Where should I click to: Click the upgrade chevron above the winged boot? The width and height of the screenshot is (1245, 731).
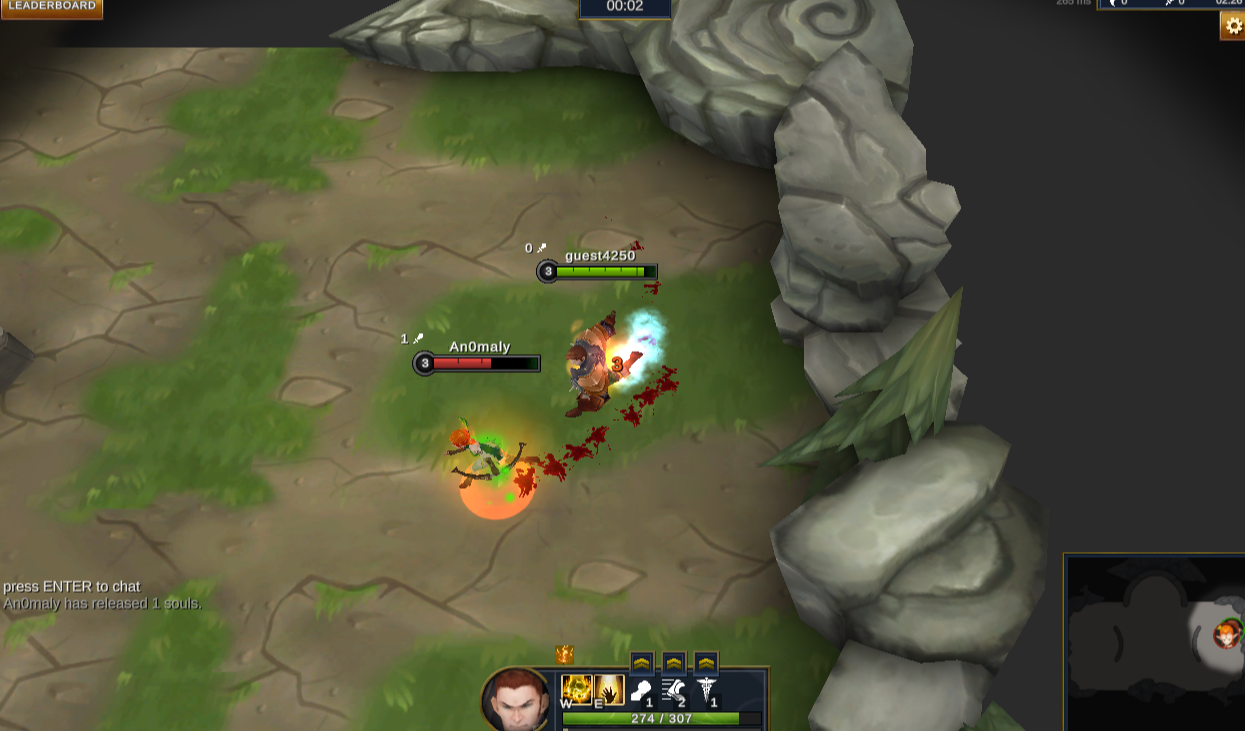coord(674,663)
